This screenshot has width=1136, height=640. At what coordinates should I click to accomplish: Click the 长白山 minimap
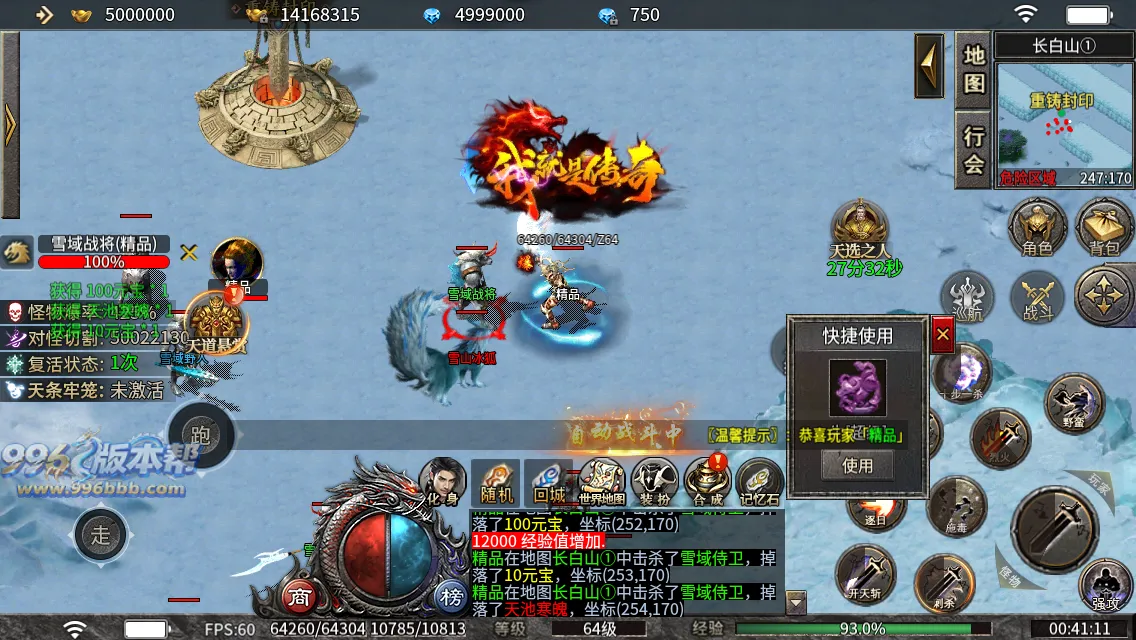click(x=1064, y=122)
